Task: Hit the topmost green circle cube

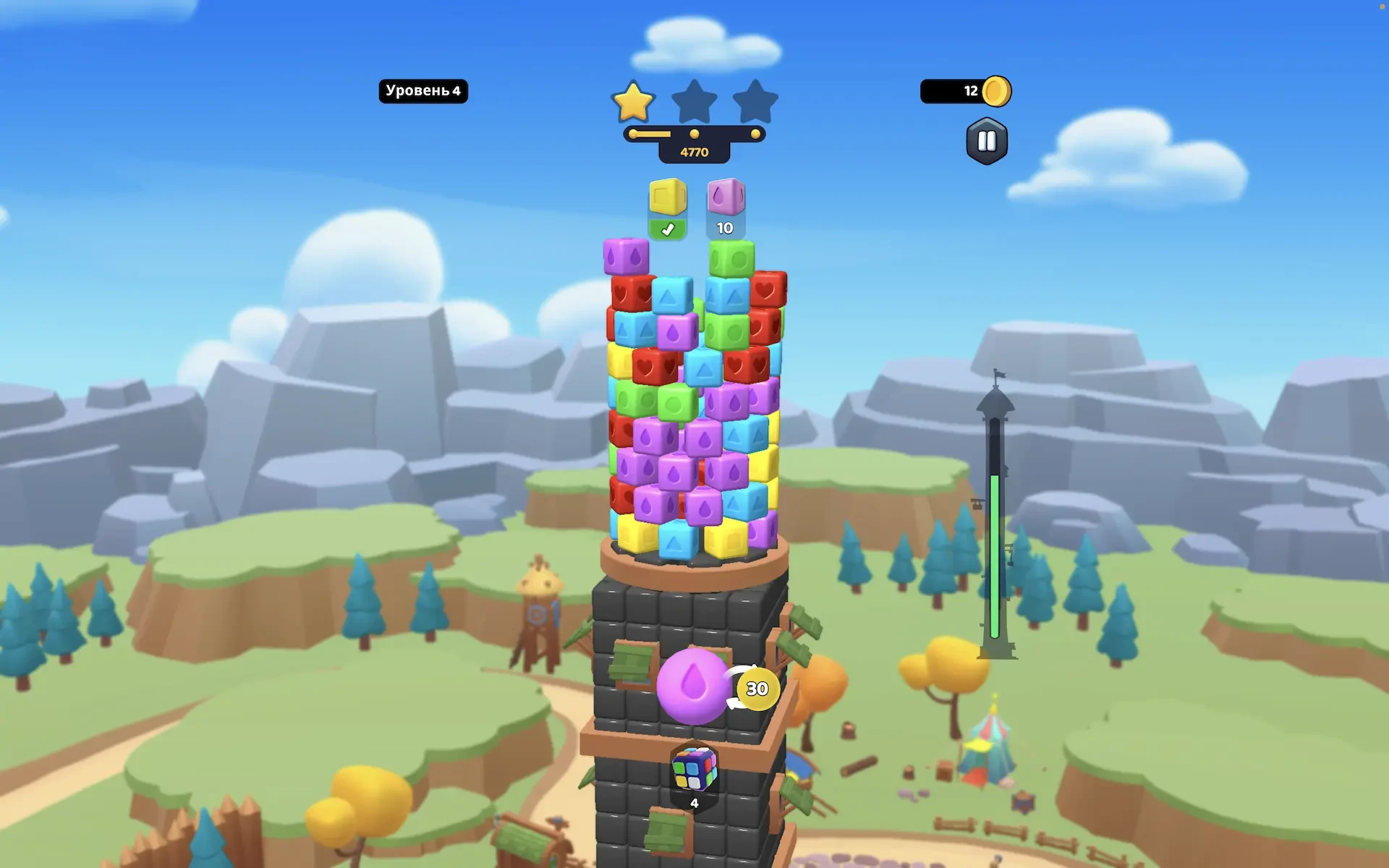Action: tap(731, 258)
